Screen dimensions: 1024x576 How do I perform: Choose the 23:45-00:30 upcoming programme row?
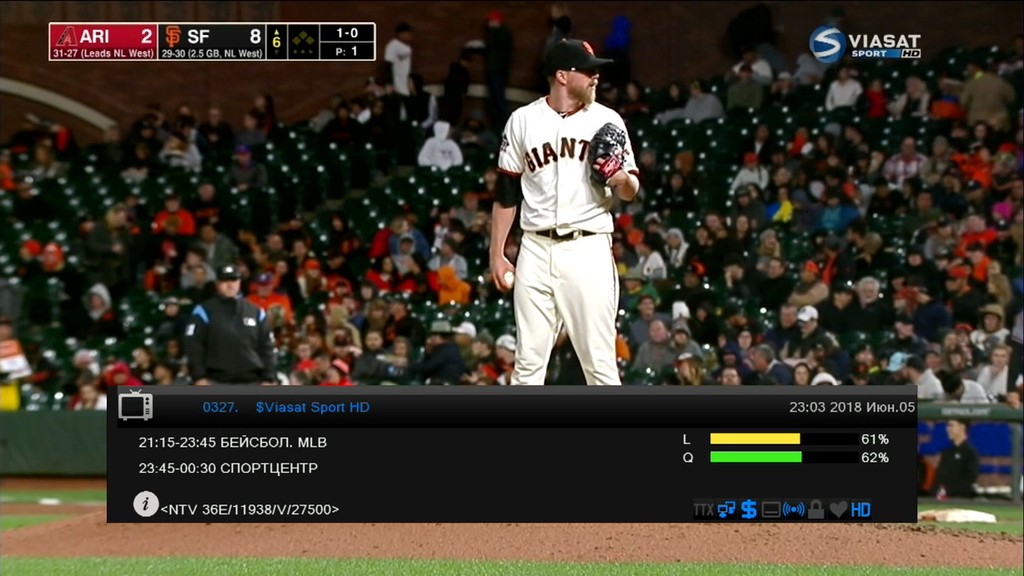coord(228,467)
